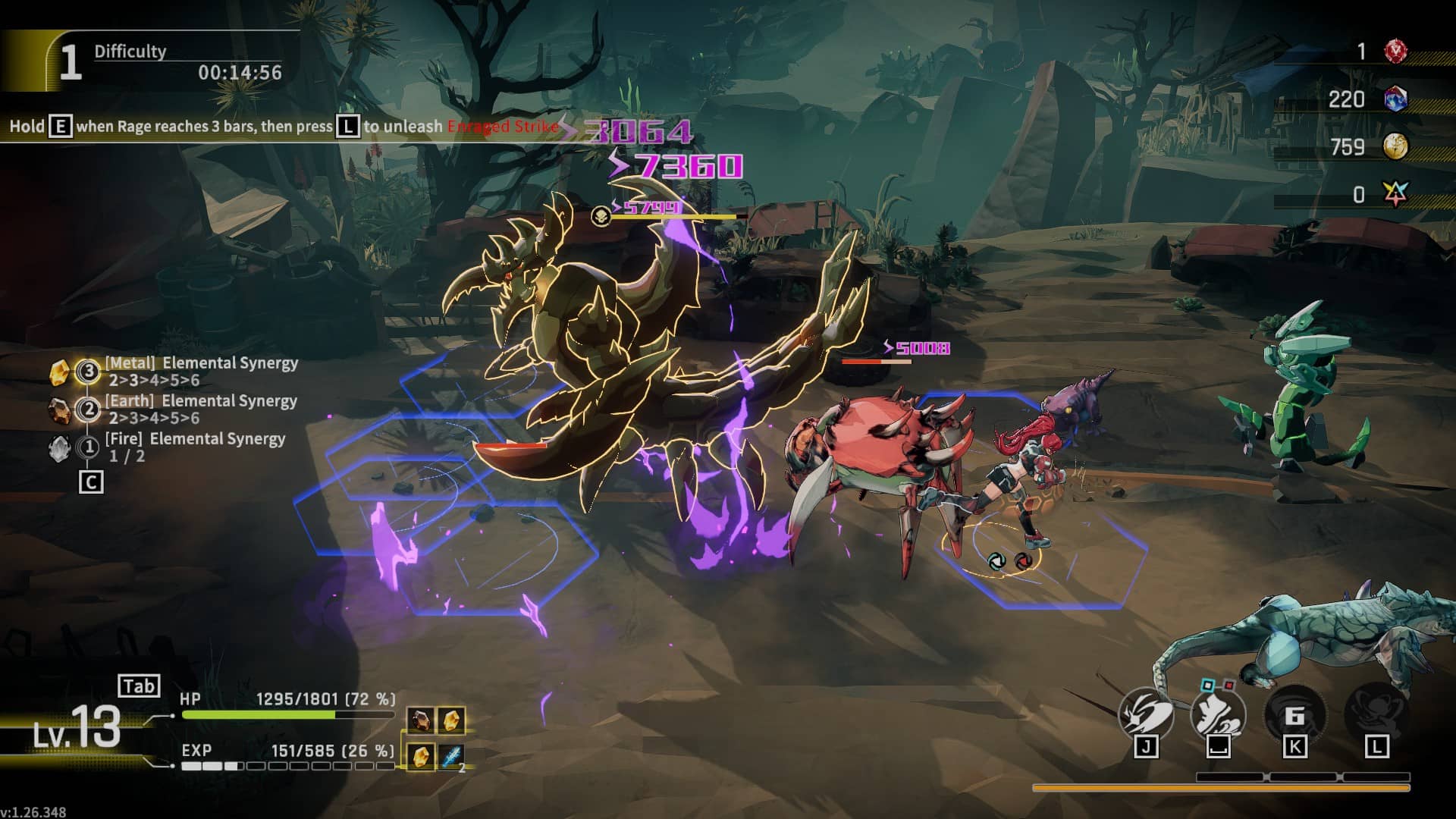Screen dimensions: 1456x819
Task: Select the blue crystal shard slot
Action: (x=452, y=756)
